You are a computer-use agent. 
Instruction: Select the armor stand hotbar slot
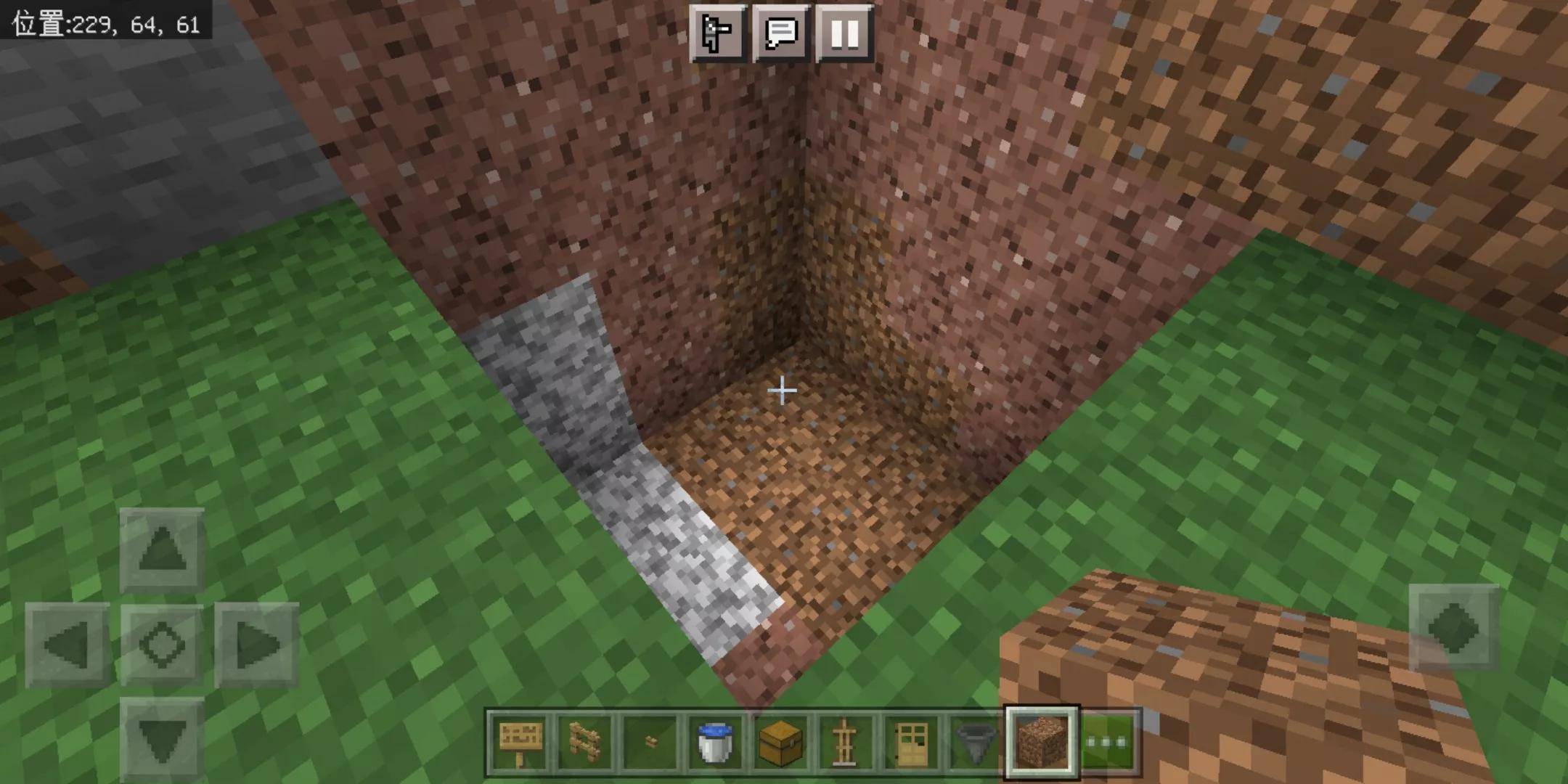click(x=846, y=742)
